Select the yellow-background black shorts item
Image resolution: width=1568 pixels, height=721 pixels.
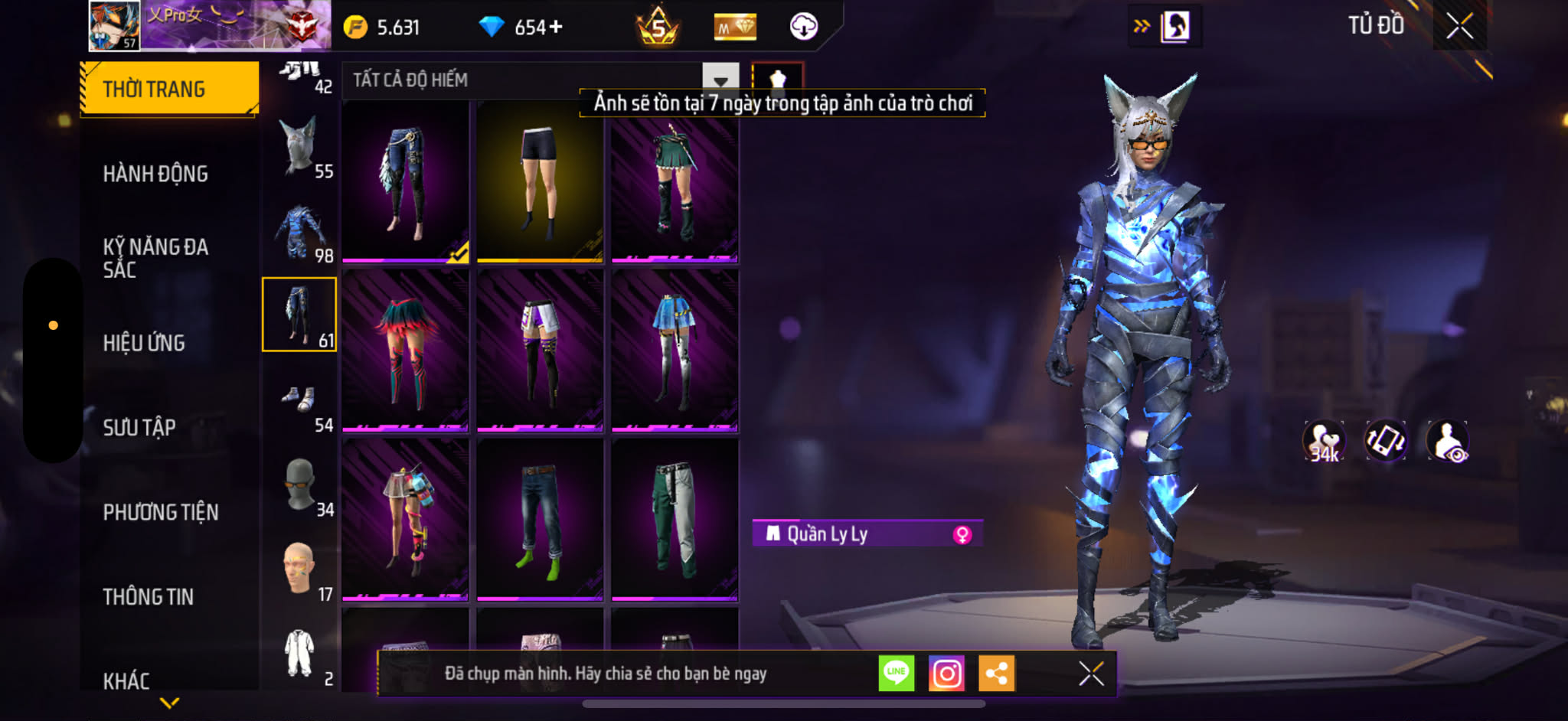point(540,182)
